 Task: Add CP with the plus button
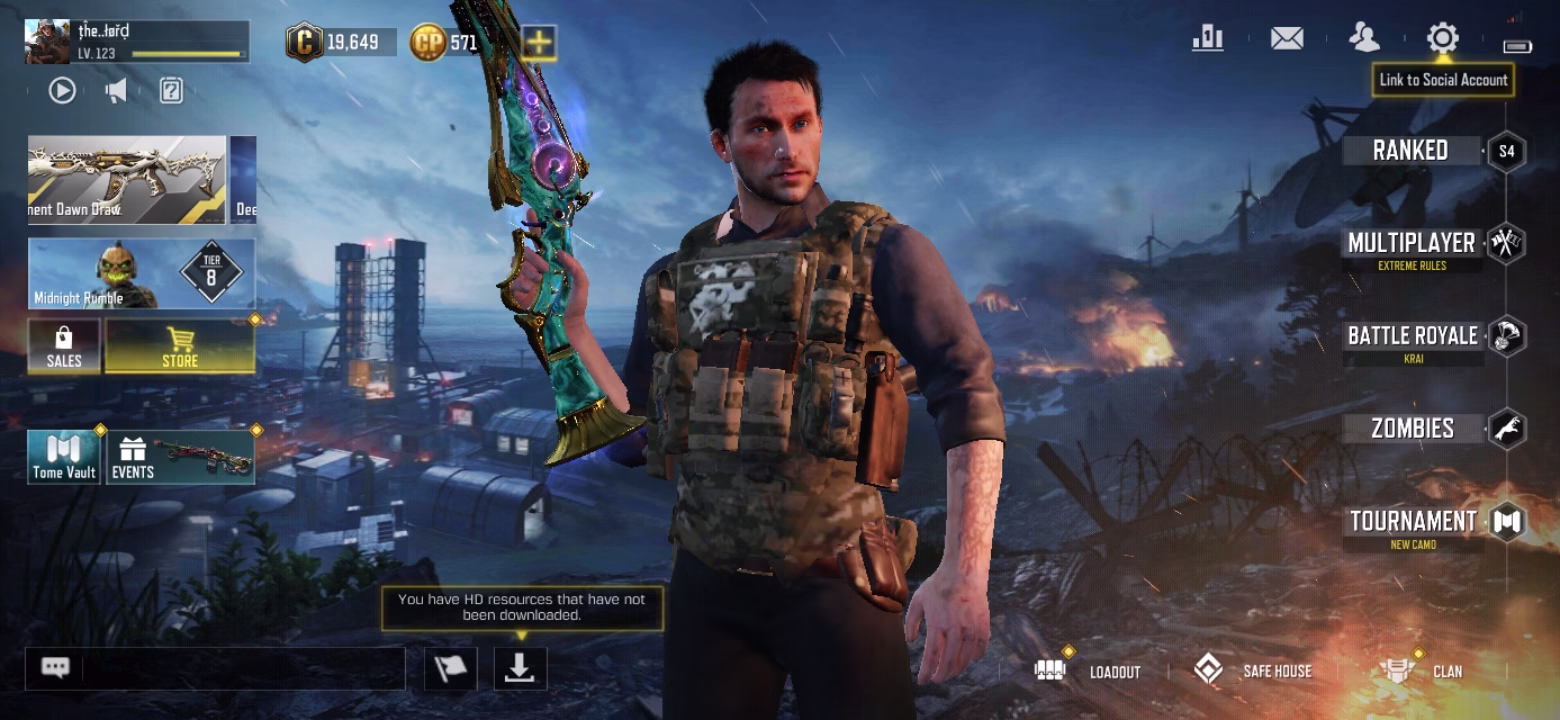(539, 42)
